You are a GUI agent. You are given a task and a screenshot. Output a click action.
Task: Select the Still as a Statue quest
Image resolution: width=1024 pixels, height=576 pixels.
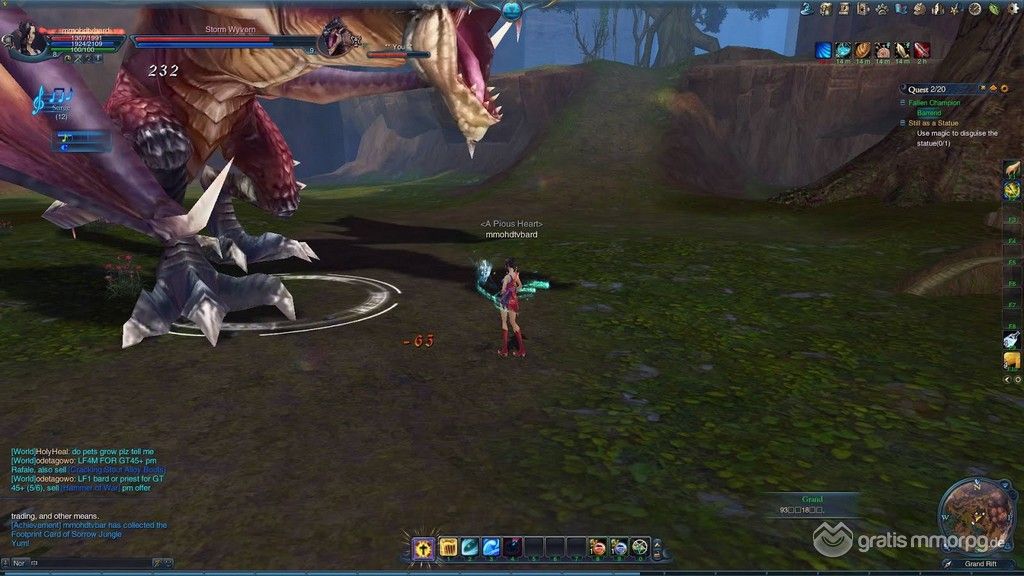pos(937,123)
